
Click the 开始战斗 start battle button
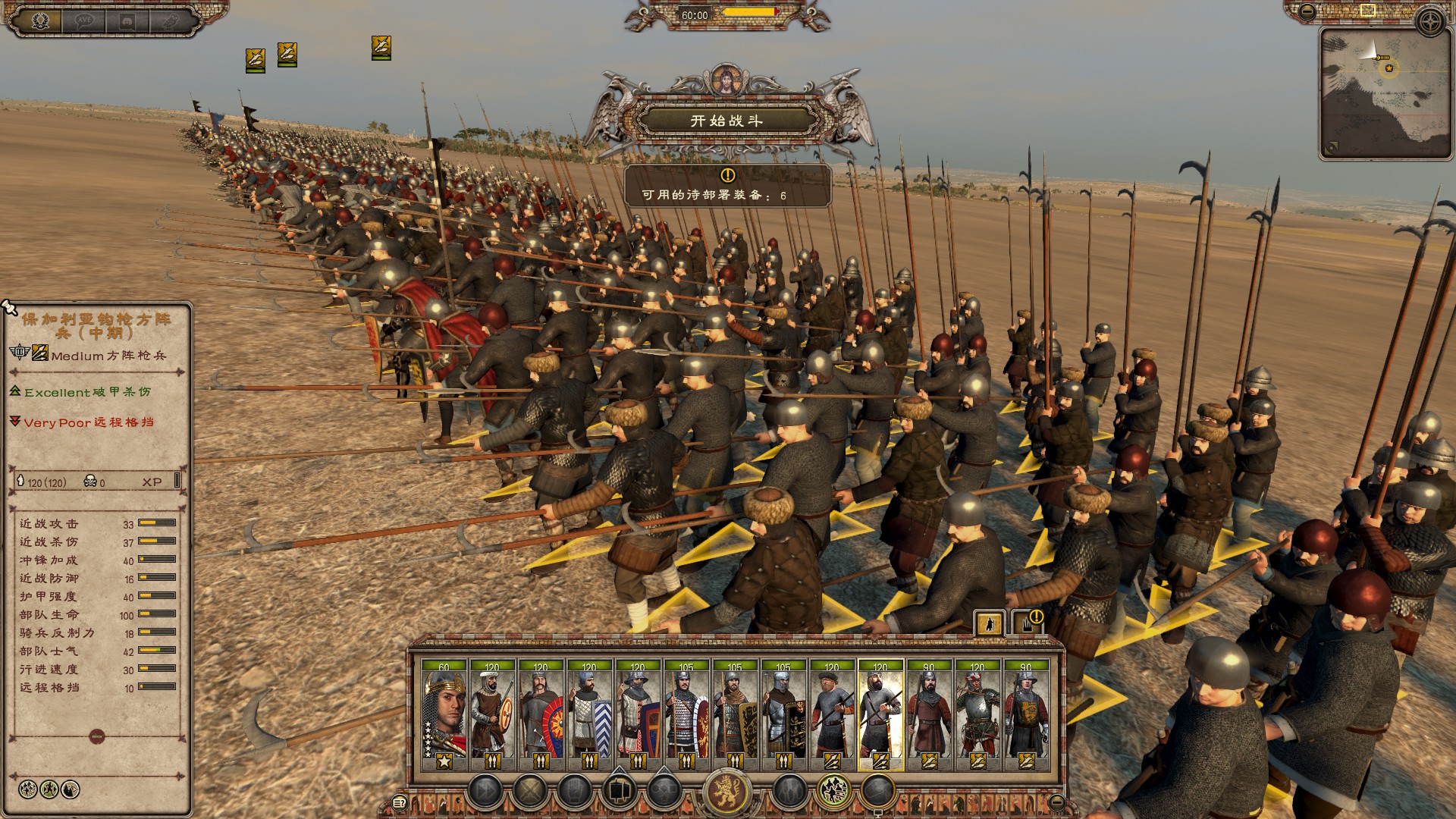tap(726, 120)
